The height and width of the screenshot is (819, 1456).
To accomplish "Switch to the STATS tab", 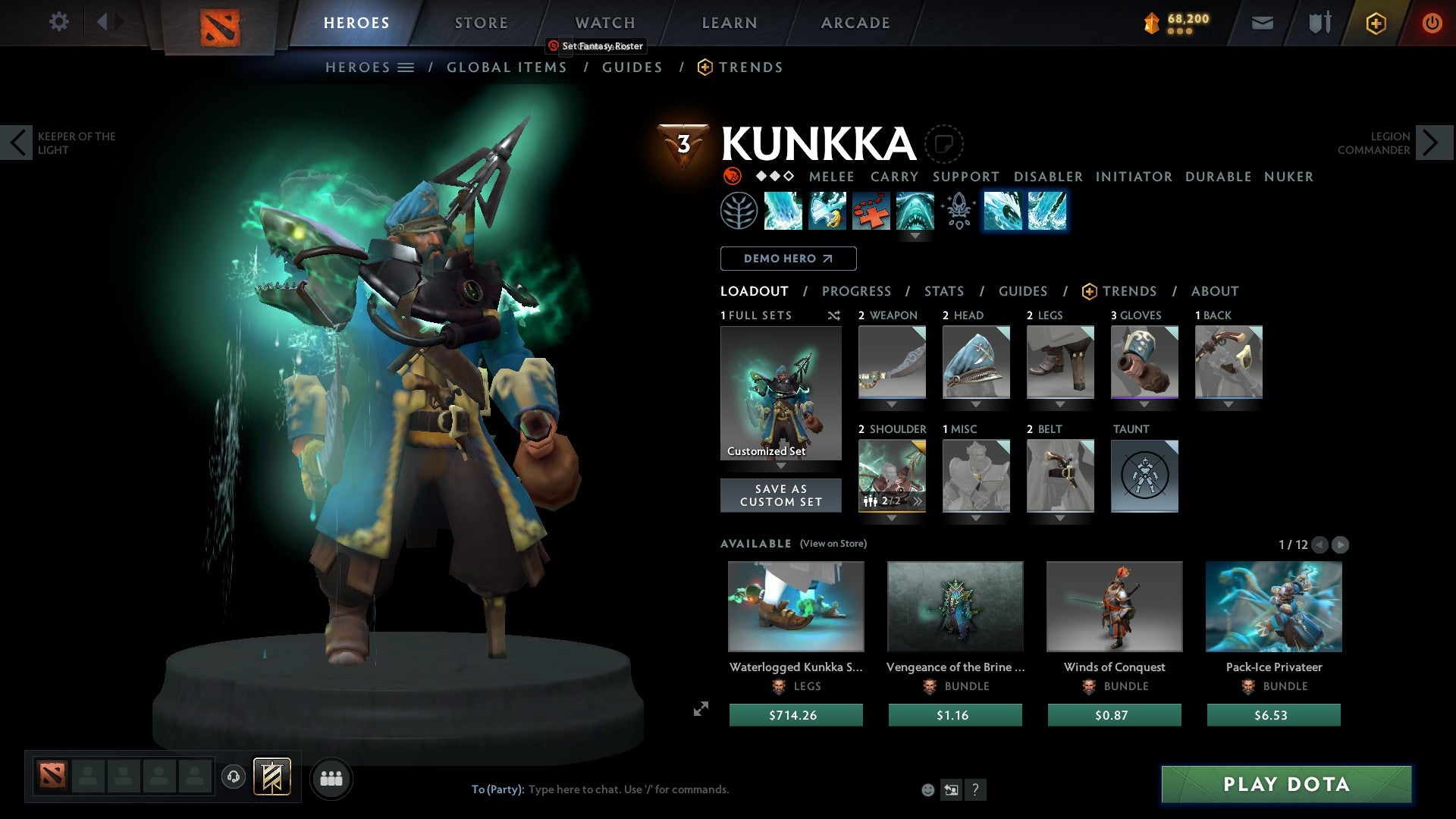I will pos(944,290).
